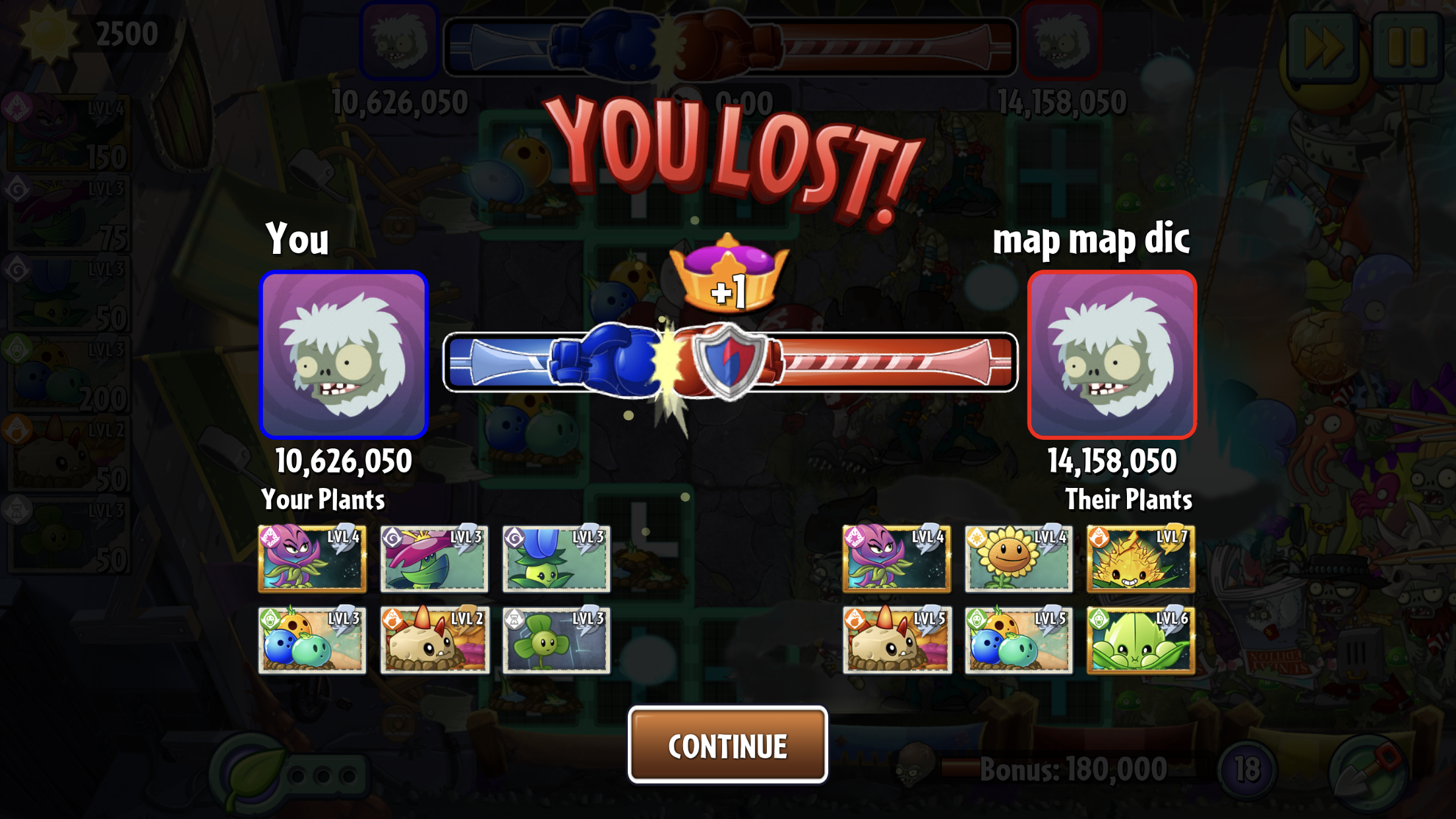The image size is (1456, 819).
Task: Select your Primal Potato Mine LVL 2 card
Action: pos(434,640)
